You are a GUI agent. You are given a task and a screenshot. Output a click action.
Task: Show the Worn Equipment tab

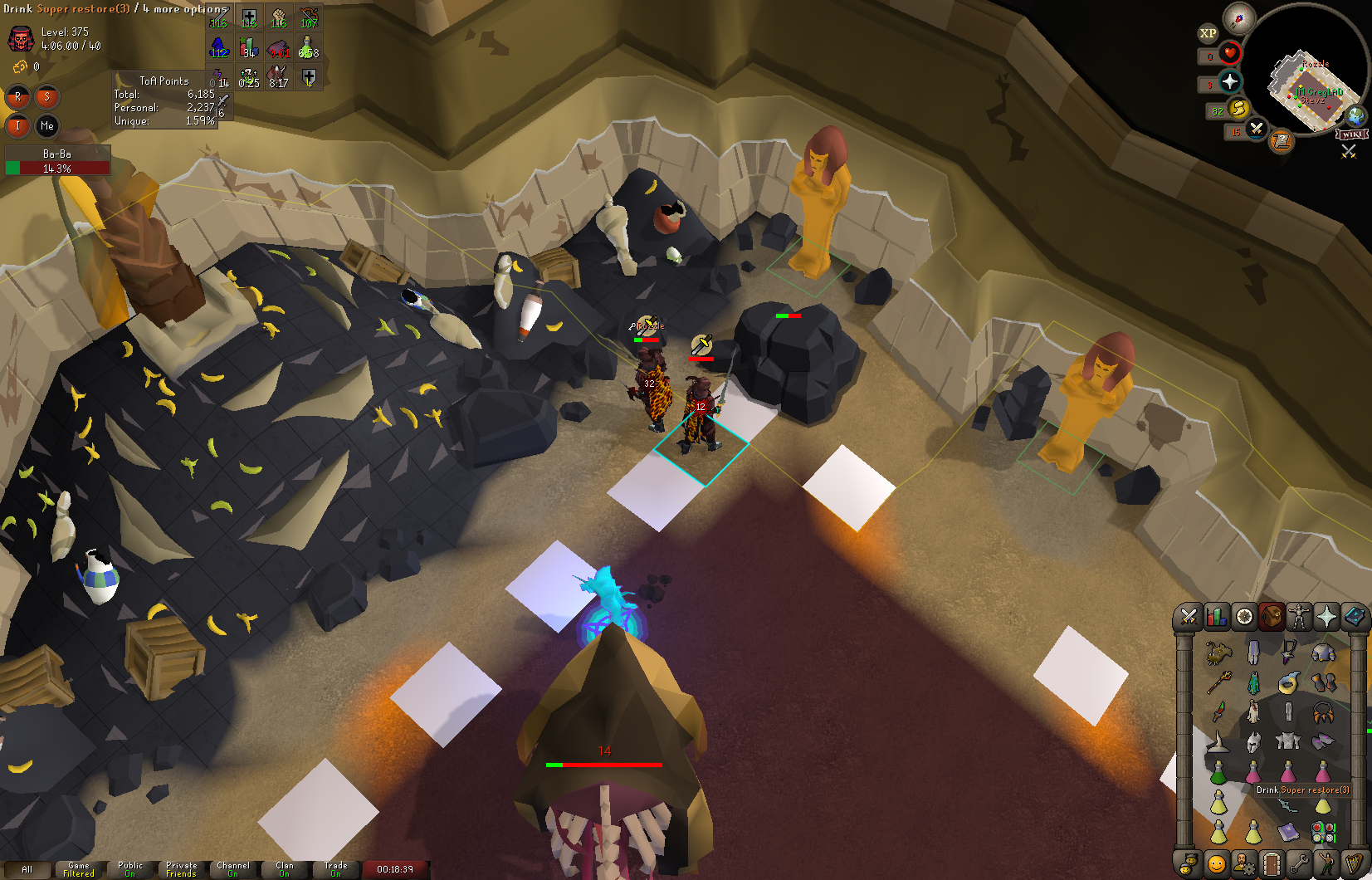click(1299, 616)
